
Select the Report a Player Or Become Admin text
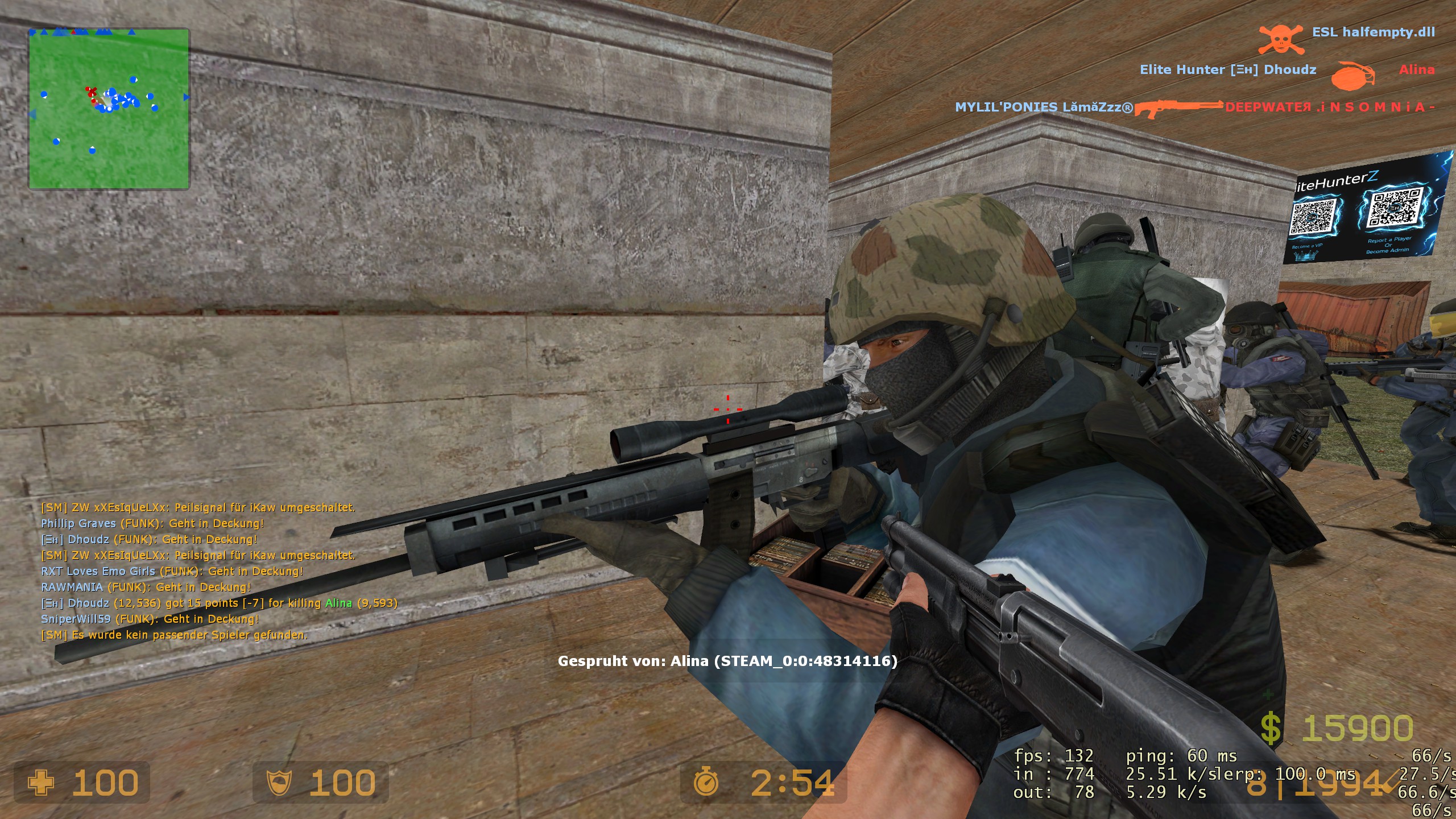coord(1389,246)
